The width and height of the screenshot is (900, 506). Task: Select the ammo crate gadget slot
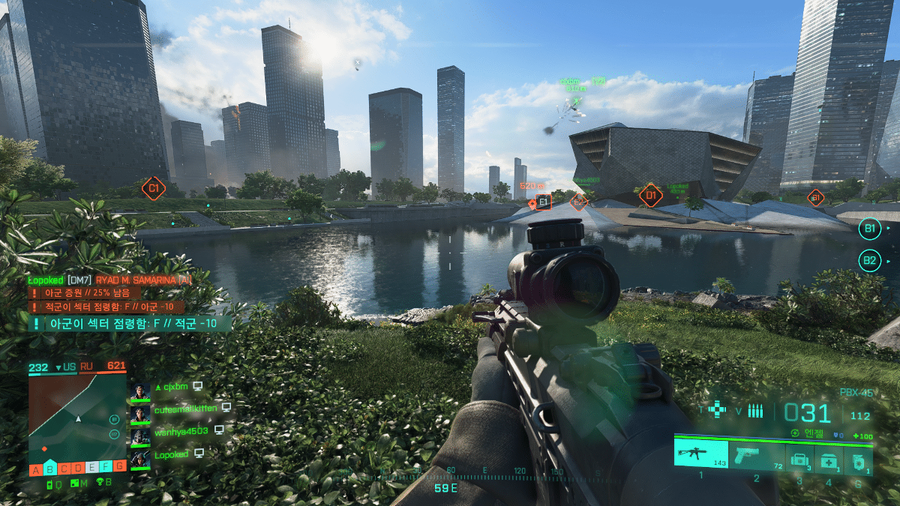[x=801, y=459]
